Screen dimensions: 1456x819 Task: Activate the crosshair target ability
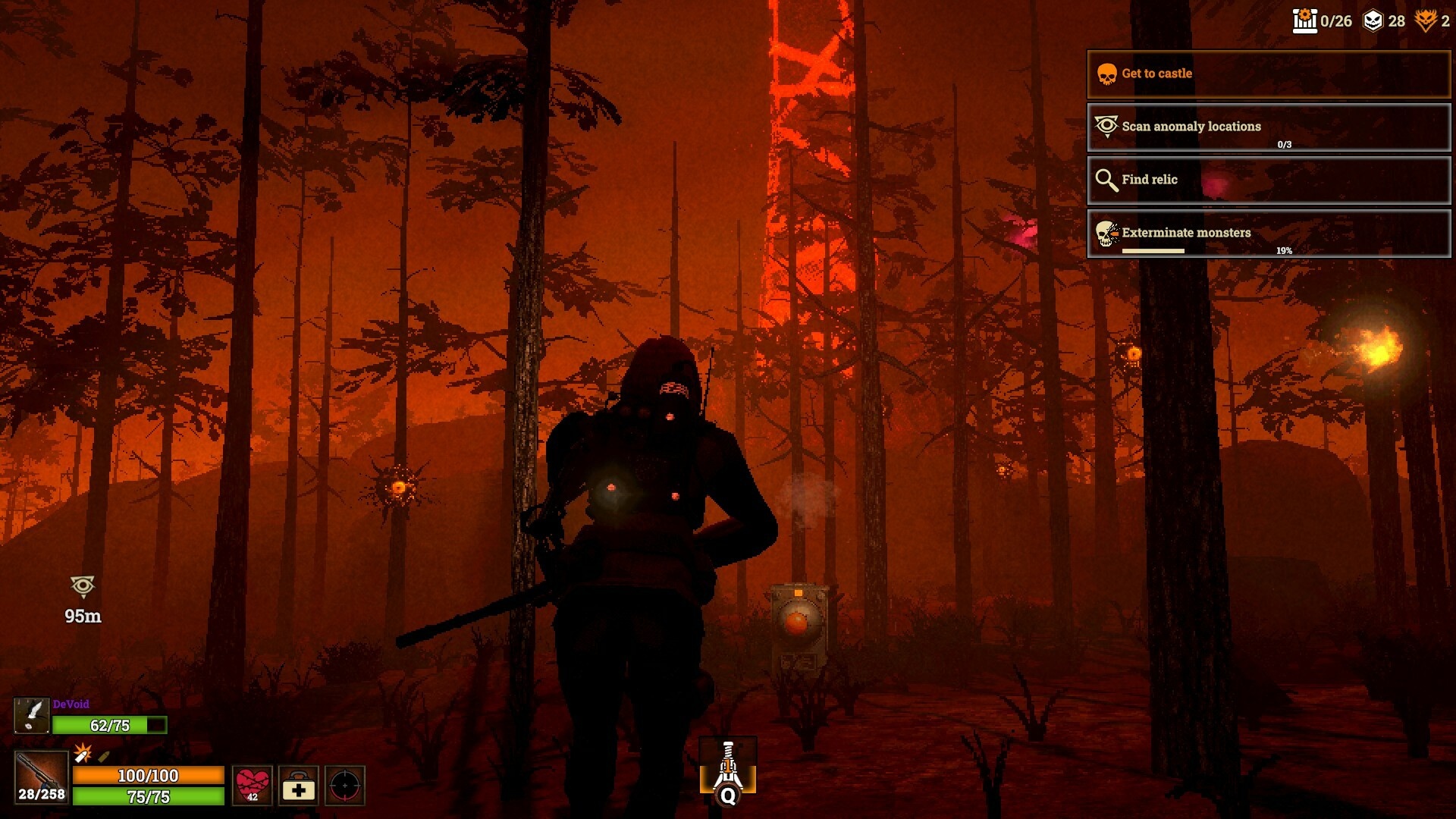pos(345,786)
